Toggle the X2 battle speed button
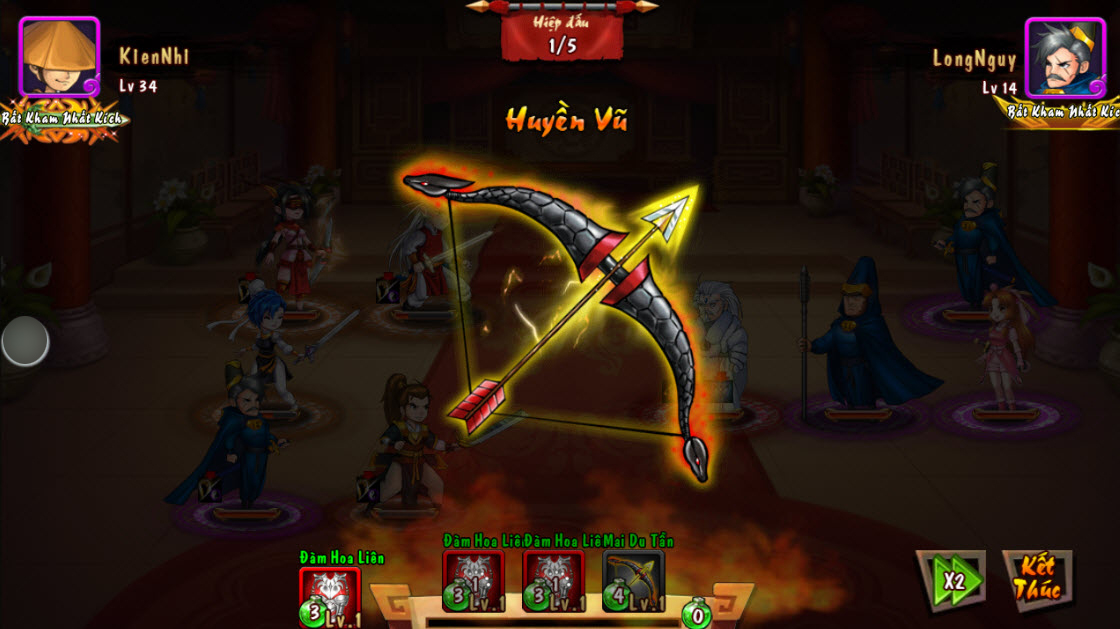The width and height of the screenshot is (1120, 629). coord(950,579)
